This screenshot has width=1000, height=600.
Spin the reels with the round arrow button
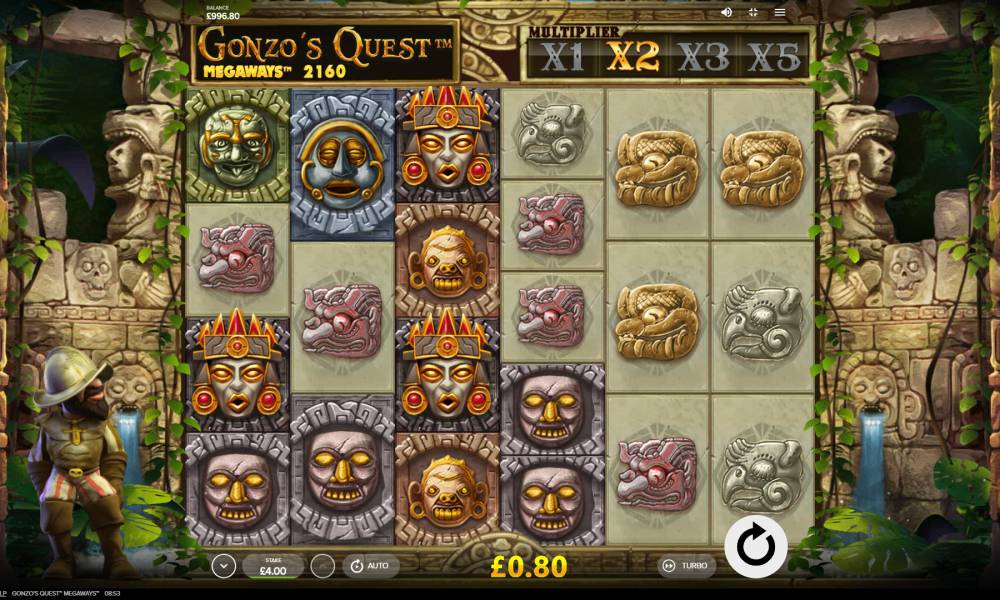tap(756, 546)
